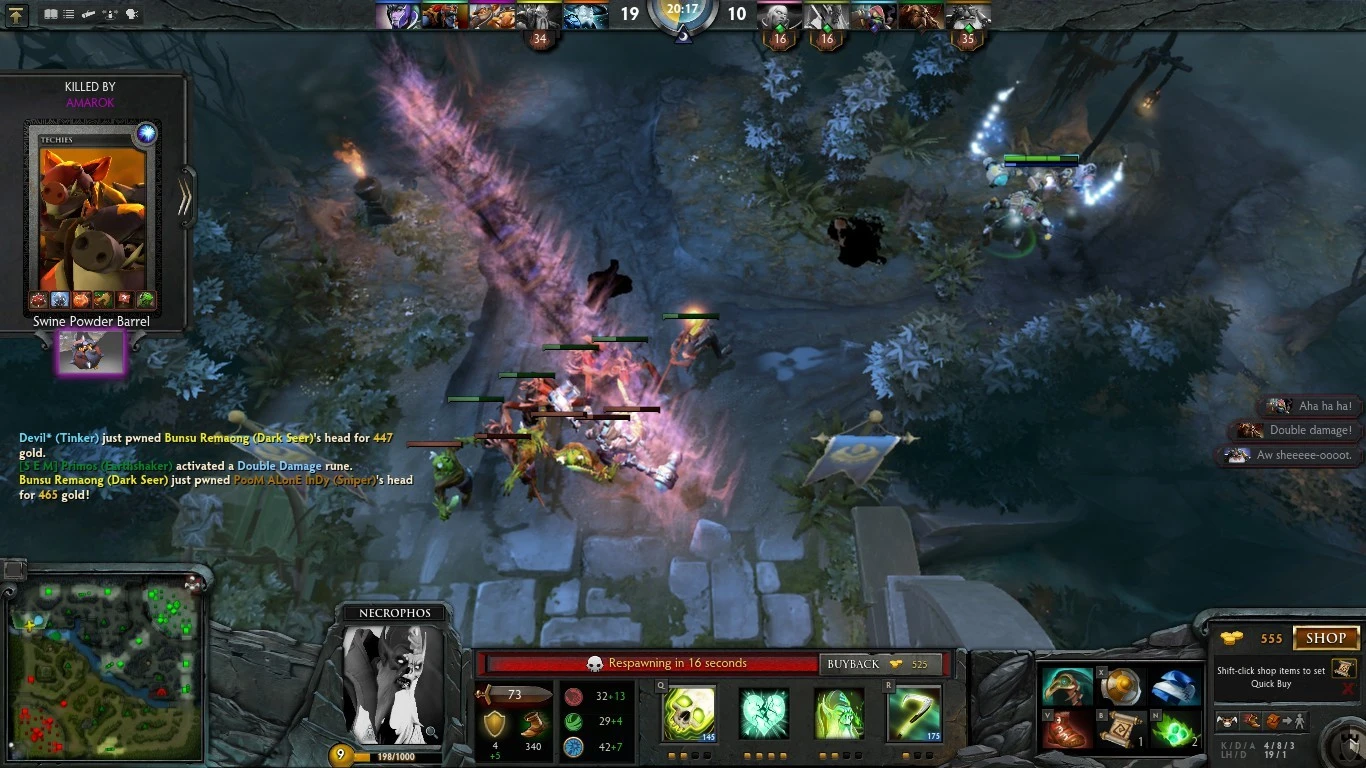Open the guides book icon top-left

pos(50,14)
